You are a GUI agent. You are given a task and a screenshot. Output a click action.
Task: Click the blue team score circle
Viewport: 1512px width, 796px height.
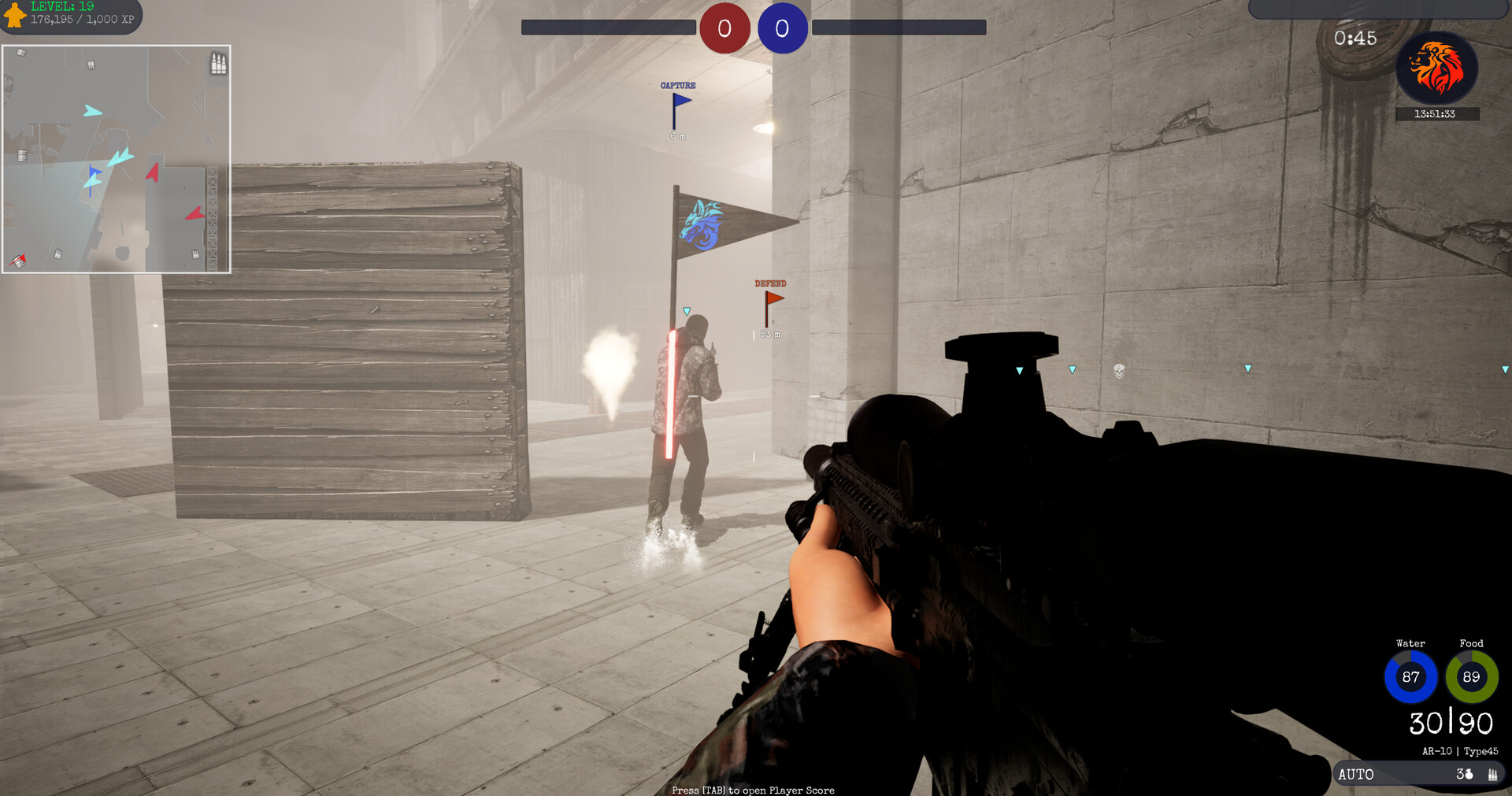(x=783, y=28)
